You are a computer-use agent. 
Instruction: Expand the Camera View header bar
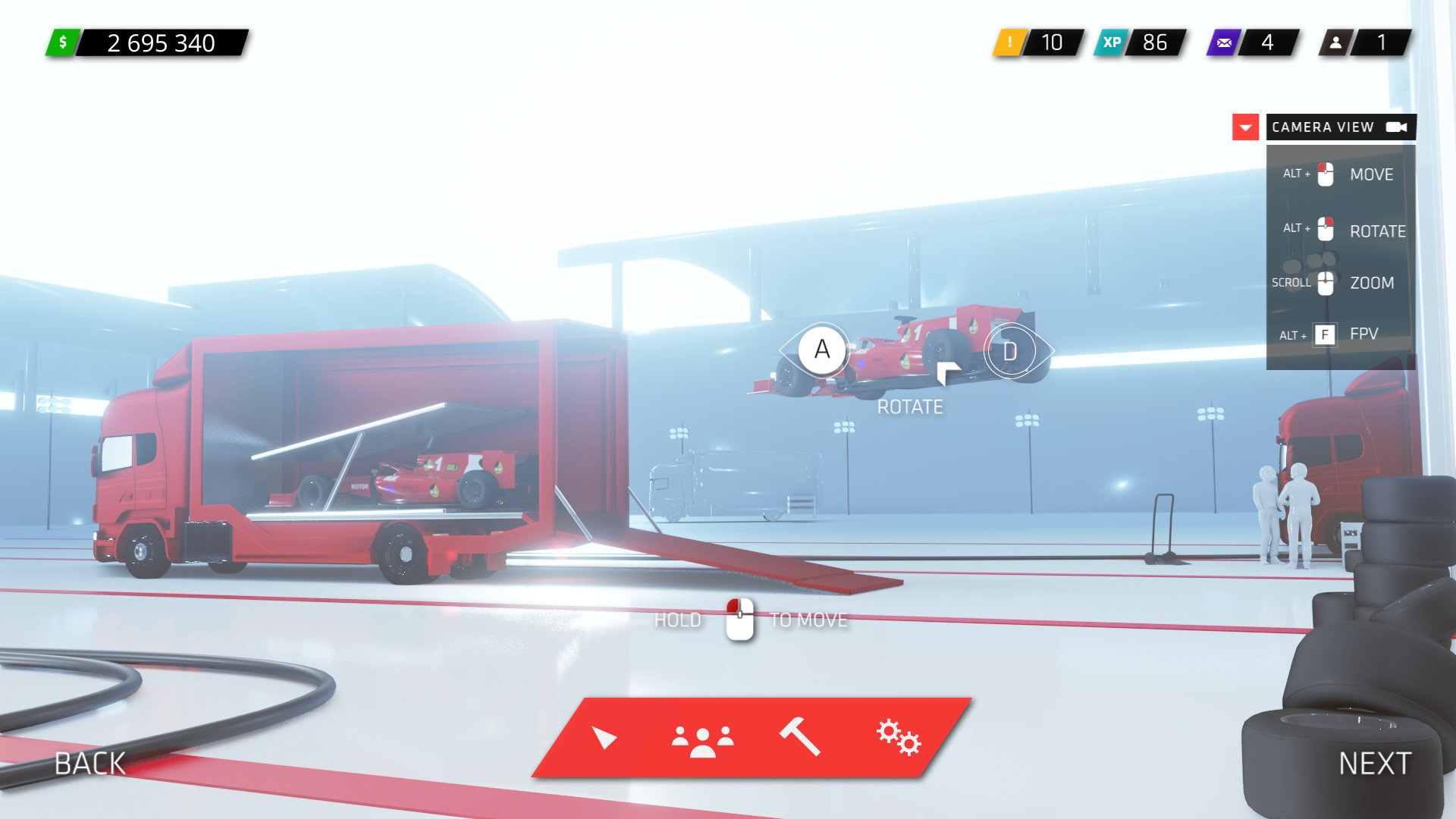click(1323, 127)
